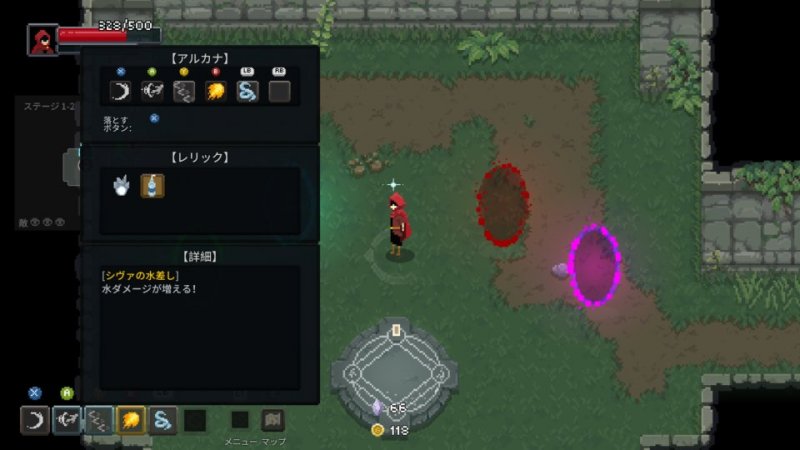Click the empty arcana slot in the アルカナ panel

[x=279, y=92]
